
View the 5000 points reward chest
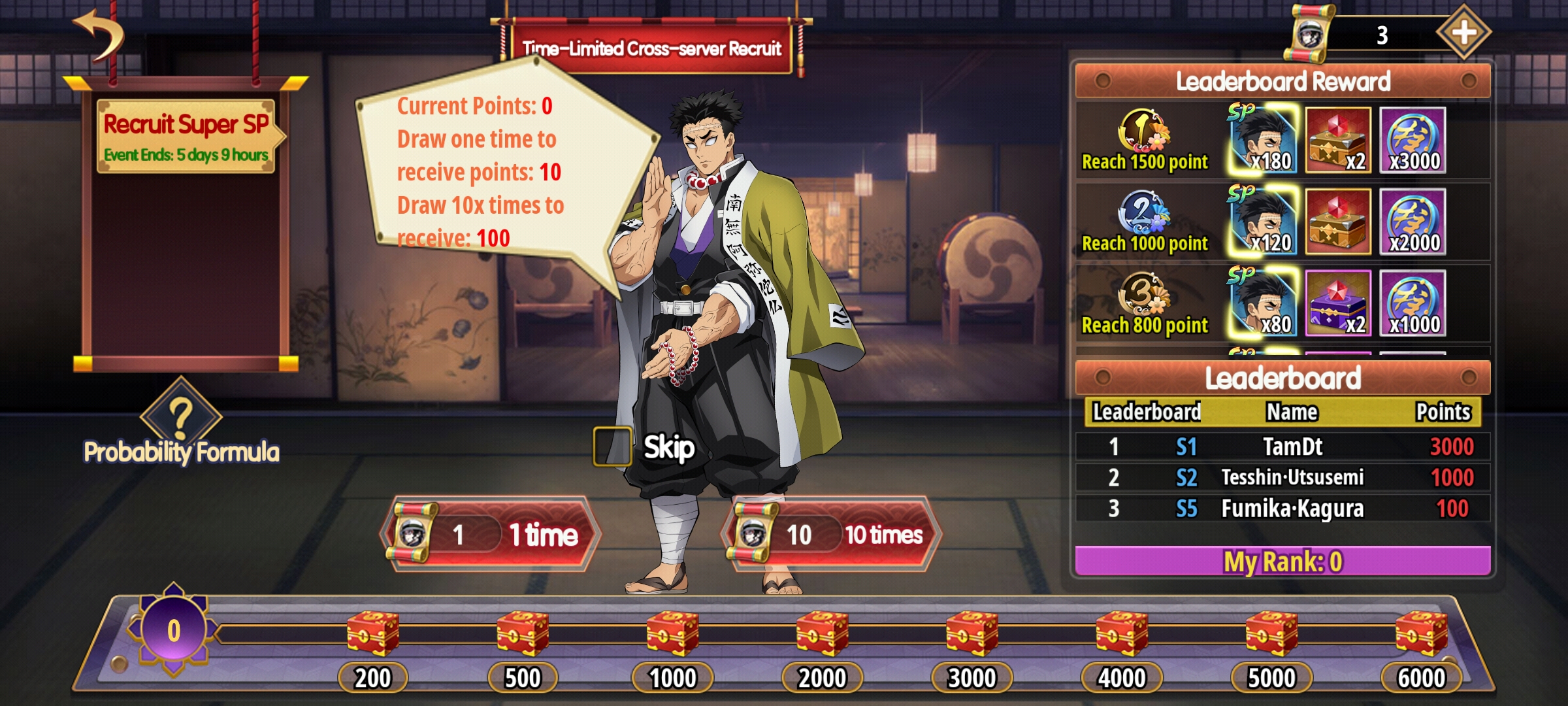[x=1271, y=633]
